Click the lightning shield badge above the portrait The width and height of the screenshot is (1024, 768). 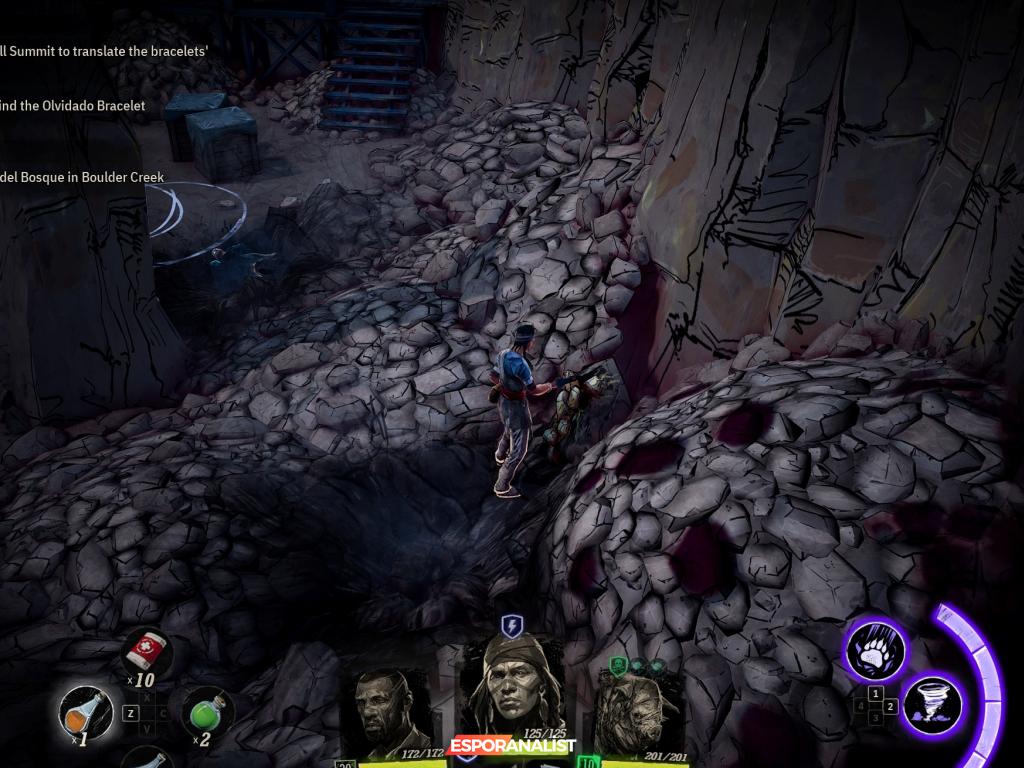tap(512, 627)
